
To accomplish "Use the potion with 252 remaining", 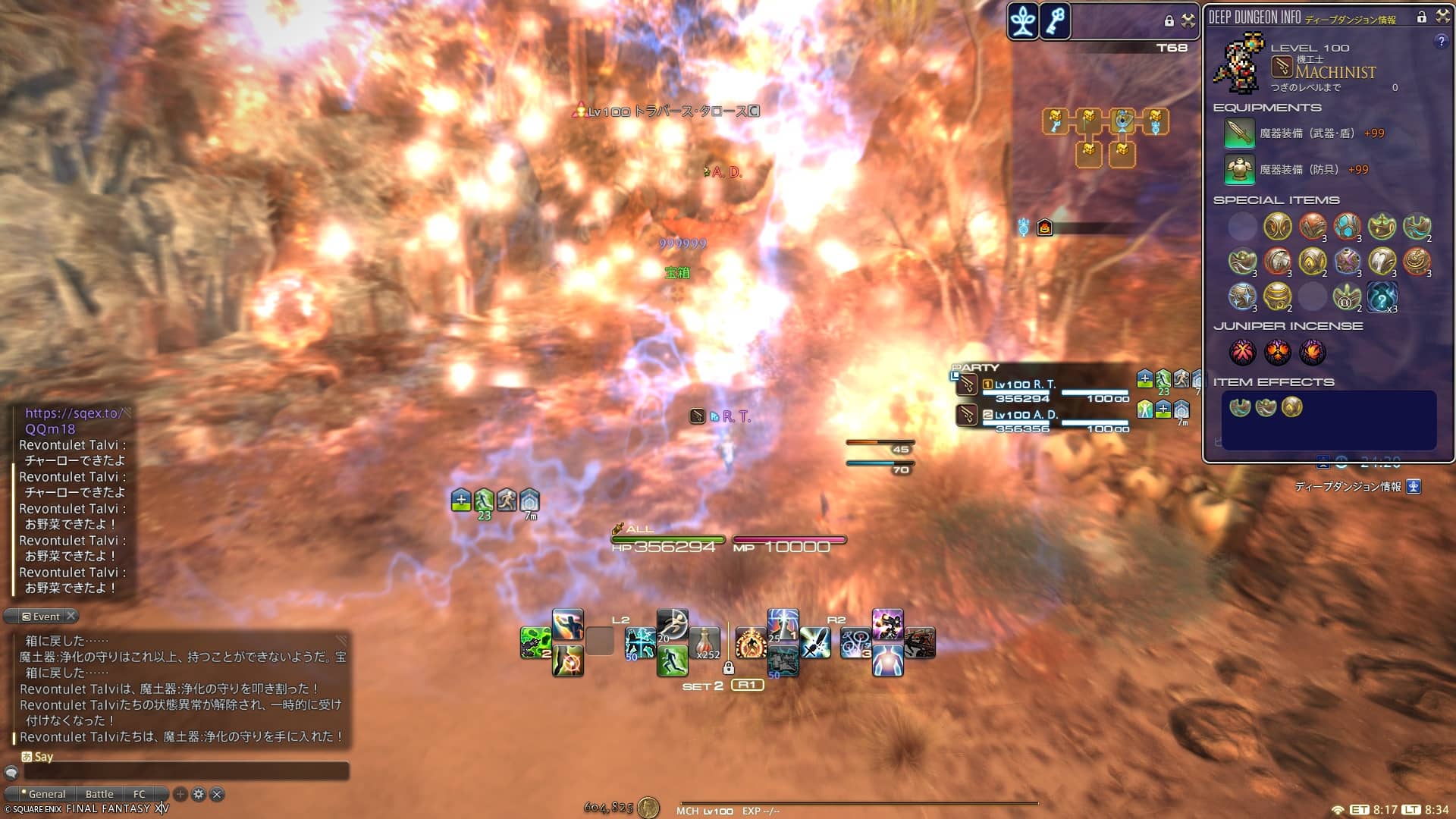I will (705, 643).
